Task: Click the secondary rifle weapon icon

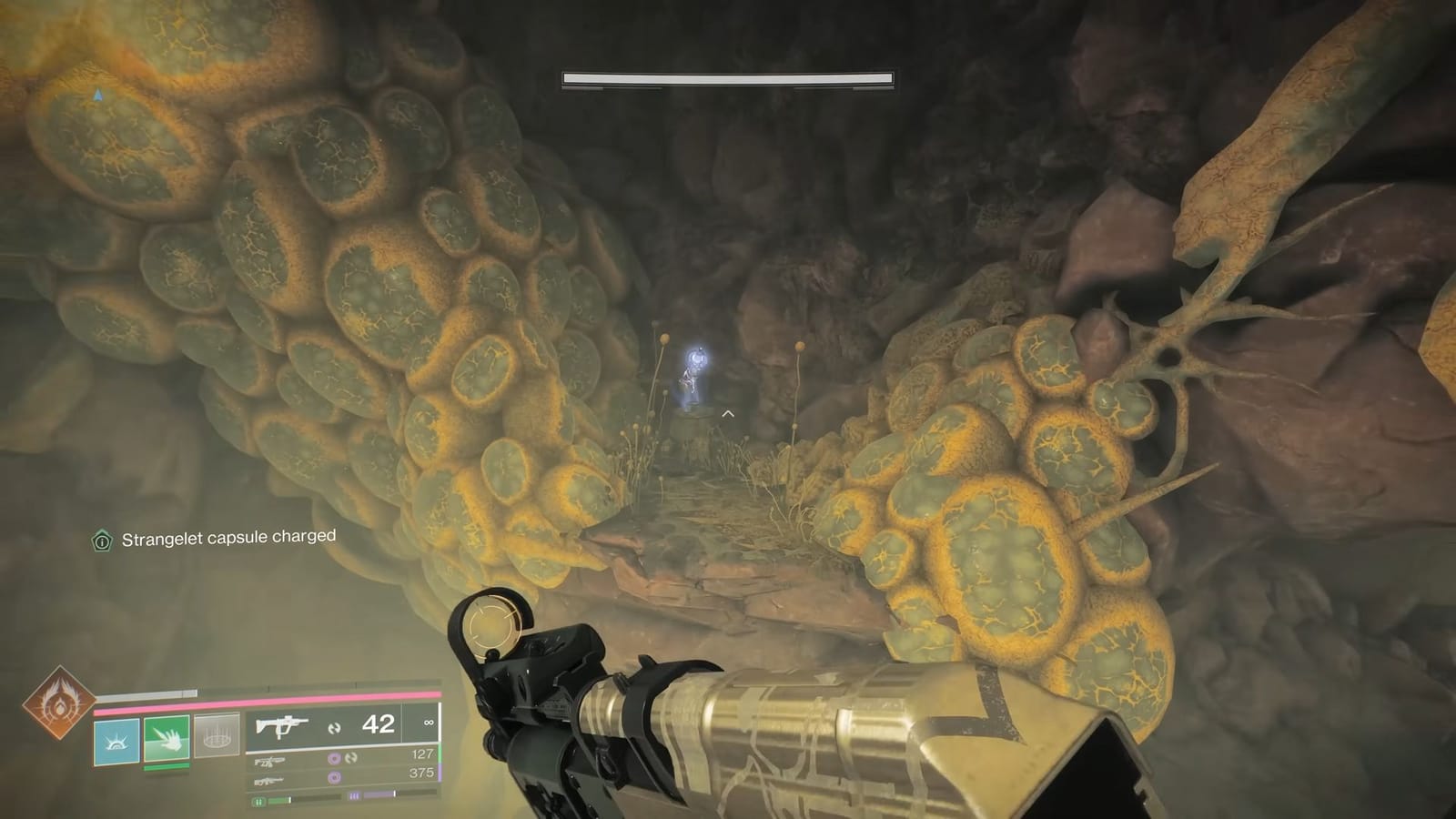Action: 270,761
